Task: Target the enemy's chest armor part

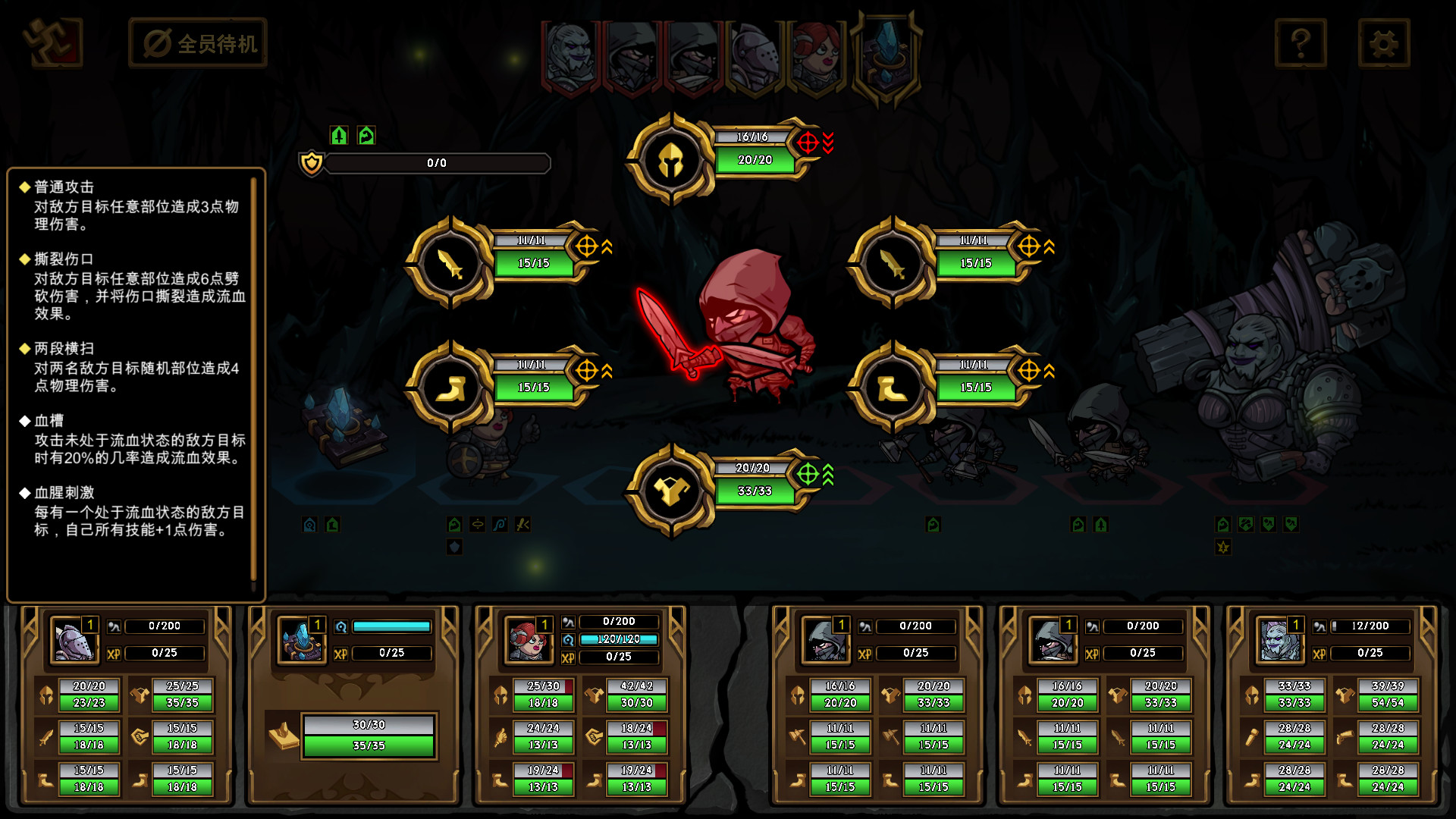Action: pyautogui.click(x=670, y=491)
